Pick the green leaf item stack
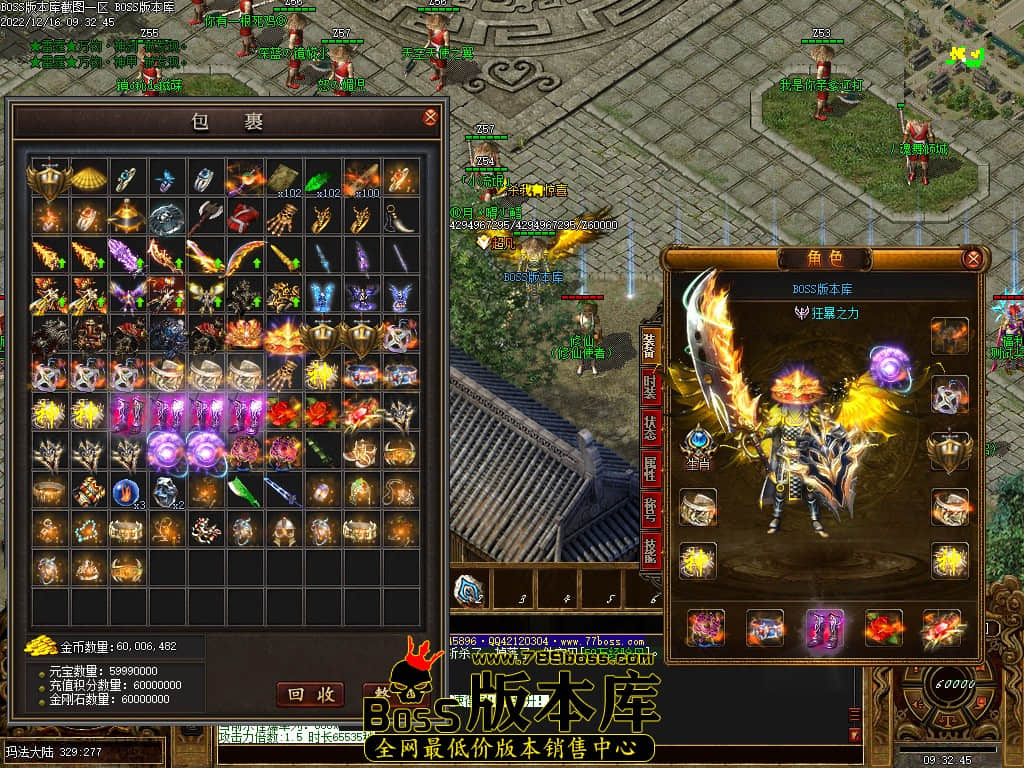This screenshot has width=1024, height=768. tap(322, 178)
